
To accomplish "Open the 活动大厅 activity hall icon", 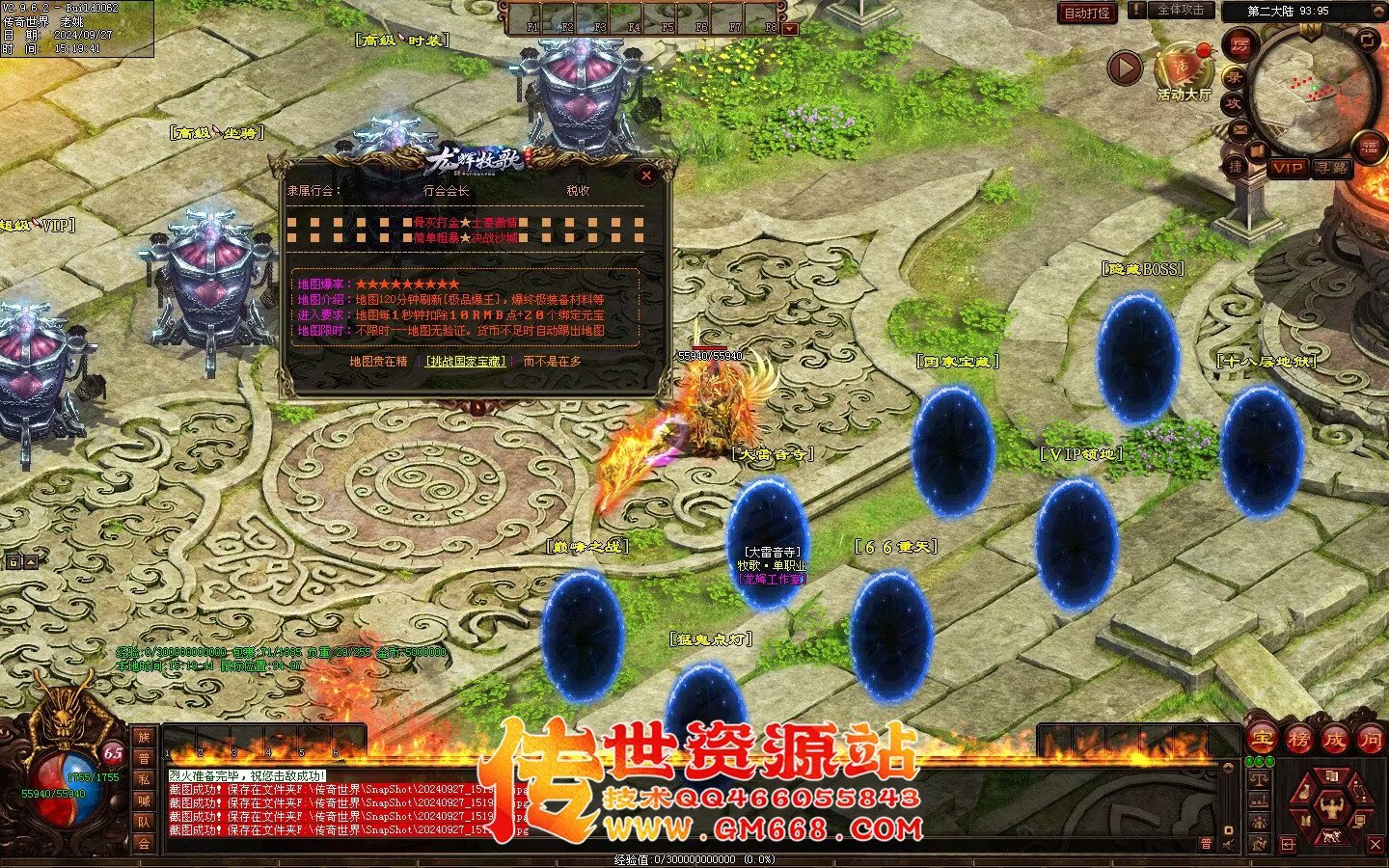I will 1184,69.
